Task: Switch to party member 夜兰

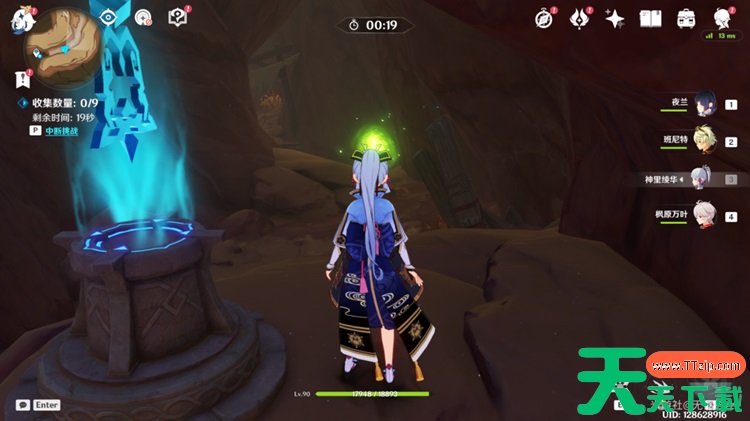Action: coord(706,104)
